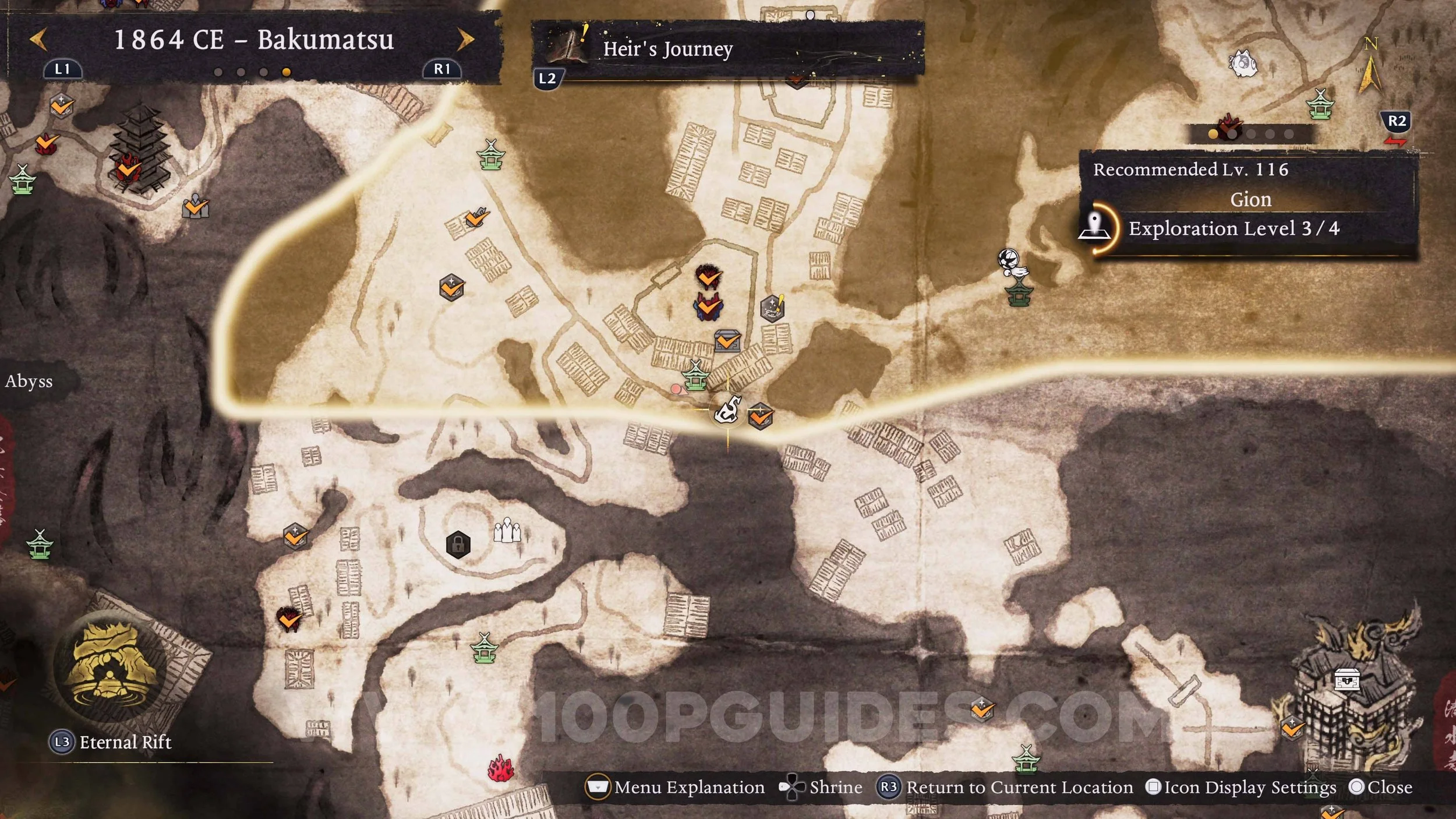Image resolution: width=1456 pixels, height=819 pixels.
Task: Select the previous era arrow
Action: click(38, 40)
